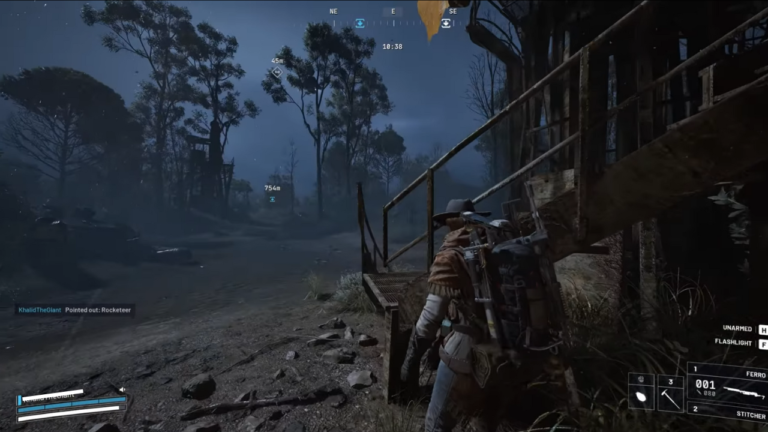Select the Ferro rifle weapon slot
768x432 pixels.
point(727,387)
